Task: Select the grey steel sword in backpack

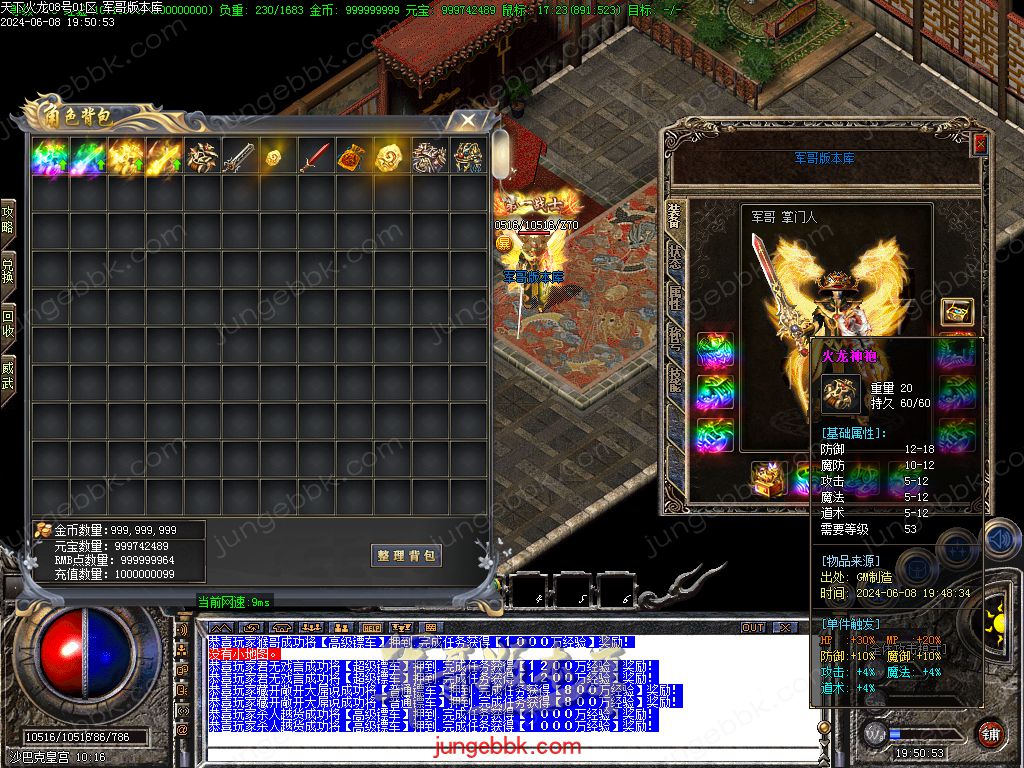Action: [240, 157]
